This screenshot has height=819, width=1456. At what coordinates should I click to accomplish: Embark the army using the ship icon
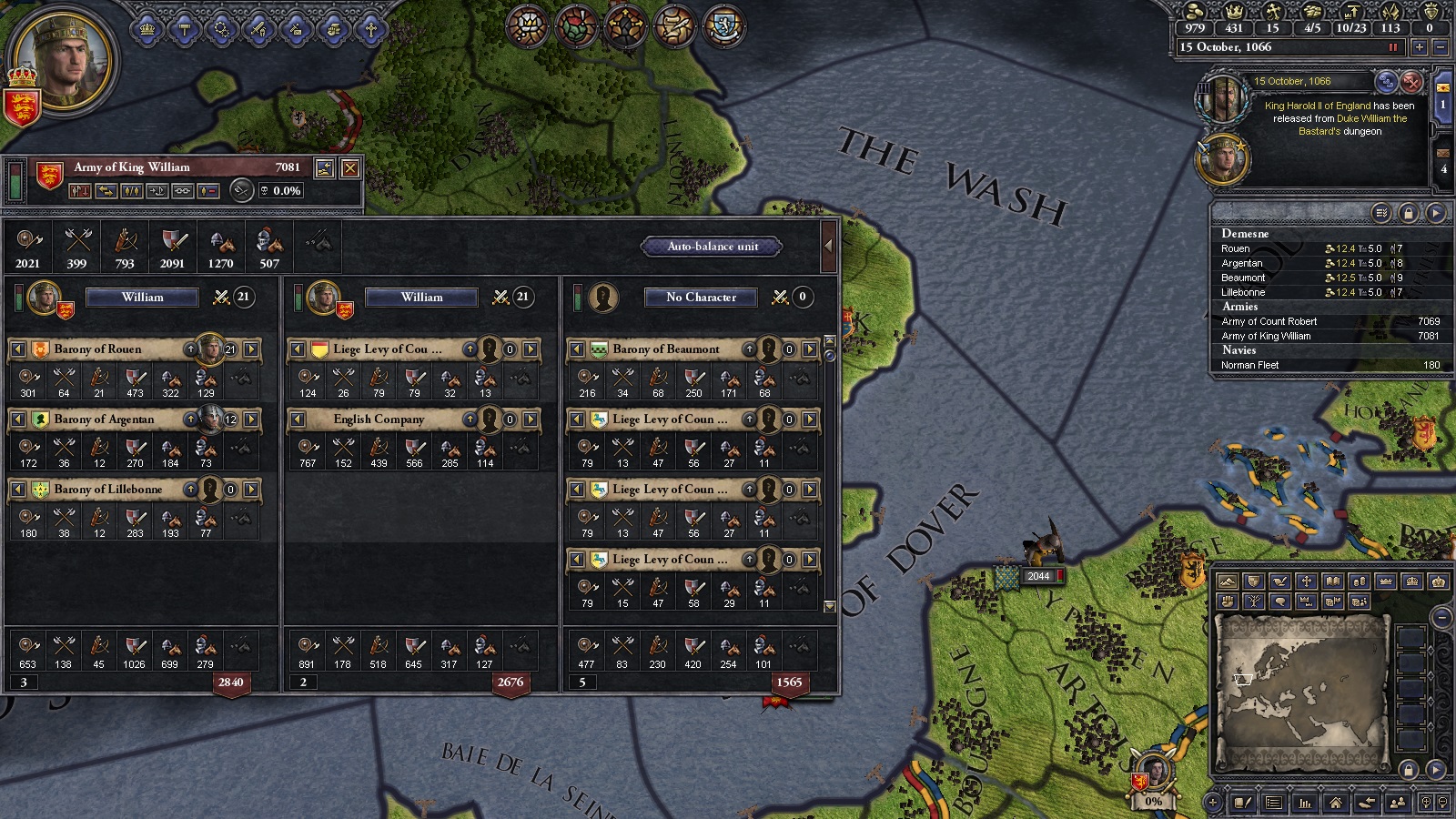click(x=157, y=191)
